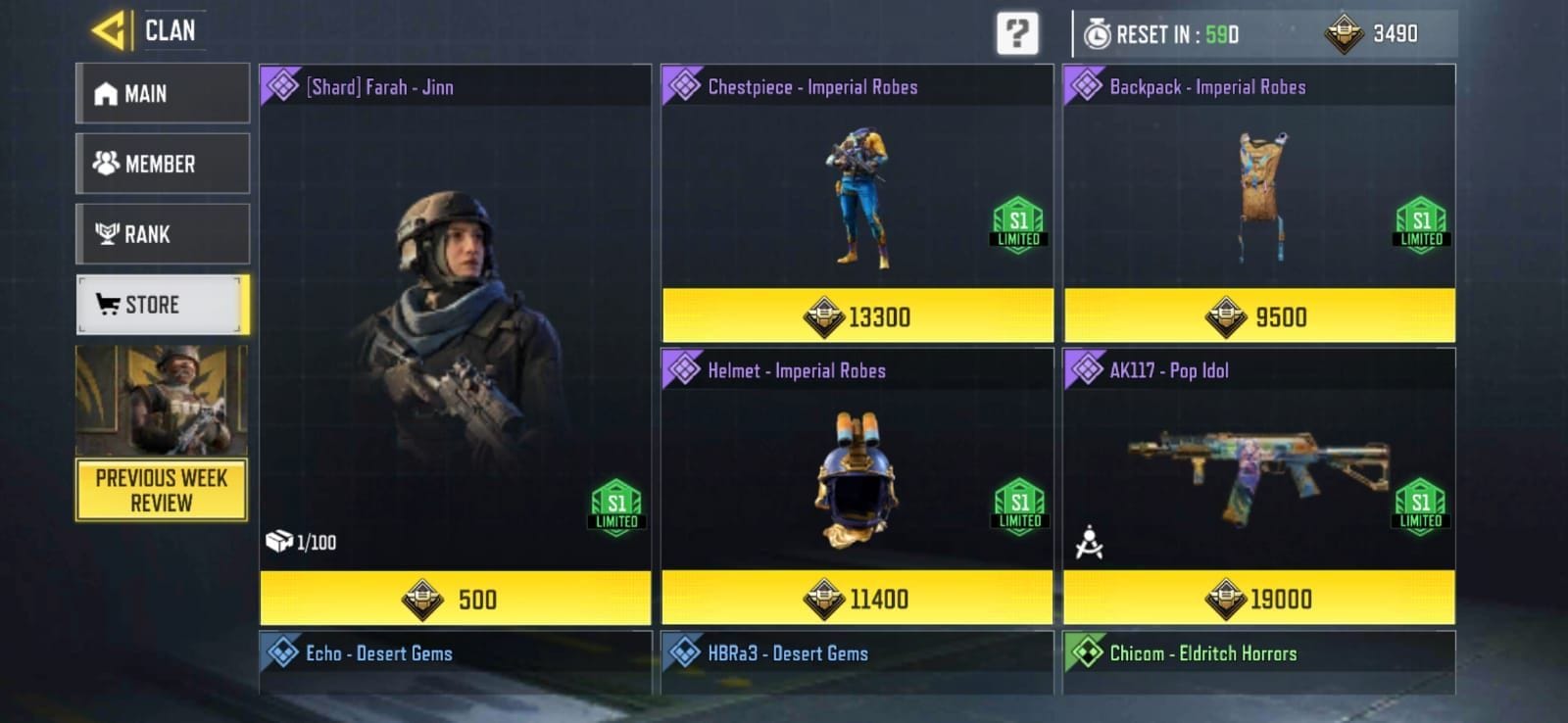Tap the crate icon showing 1/100 on Farah card

click(277, 541)
